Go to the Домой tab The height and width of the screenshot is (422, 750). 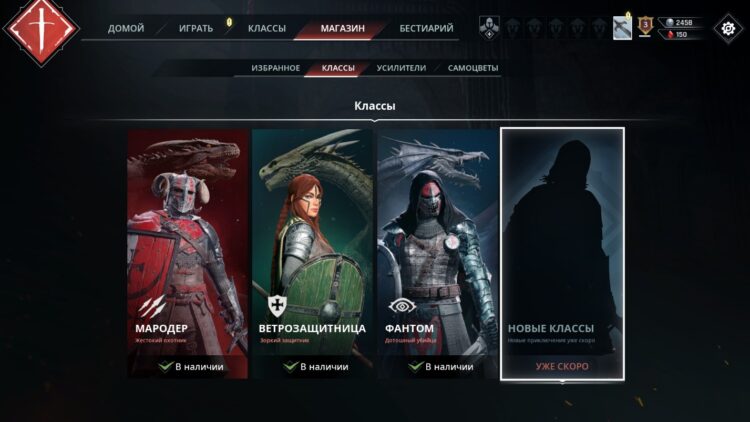[126, 28]
